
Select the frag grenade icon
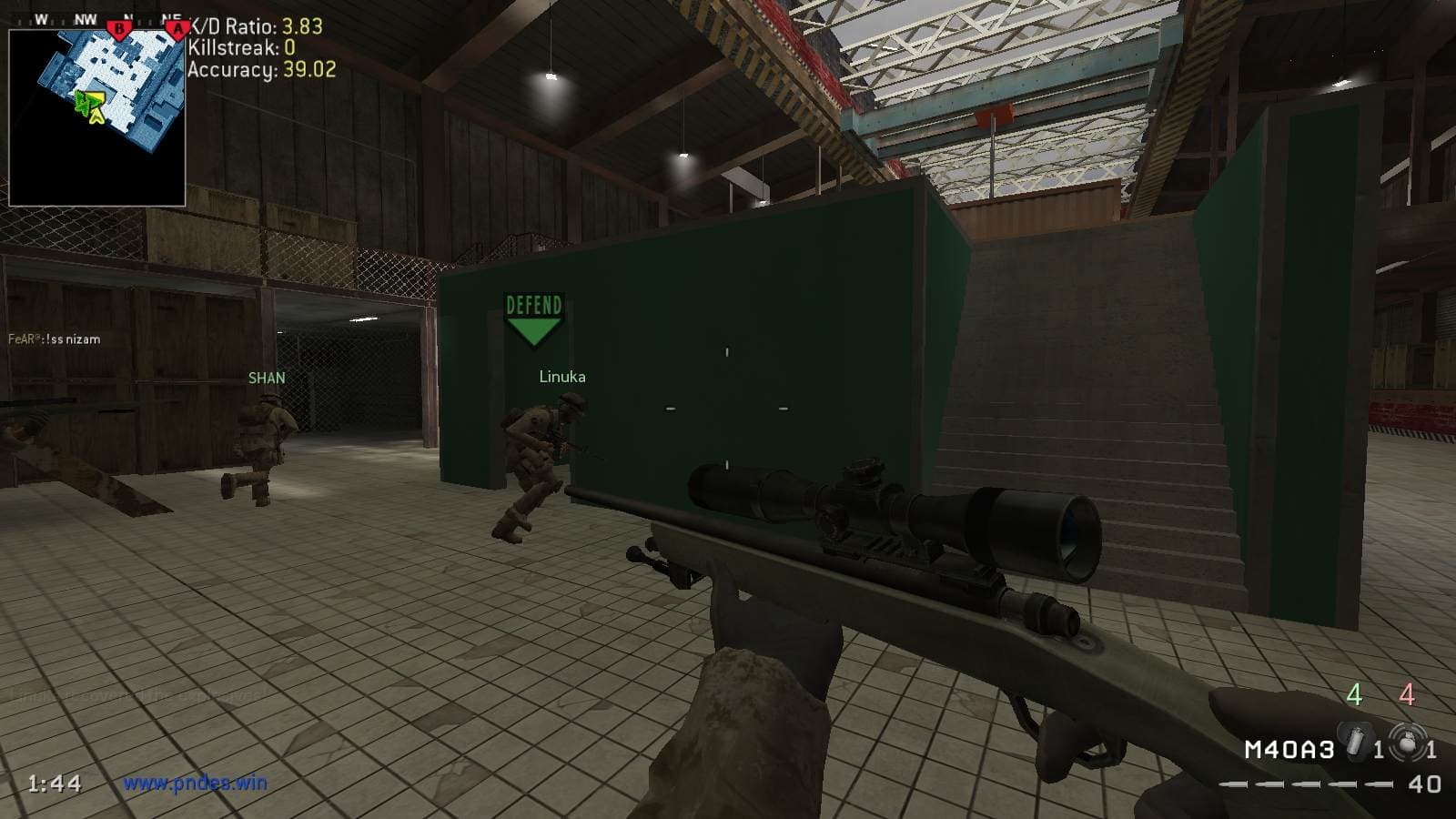1406,743
